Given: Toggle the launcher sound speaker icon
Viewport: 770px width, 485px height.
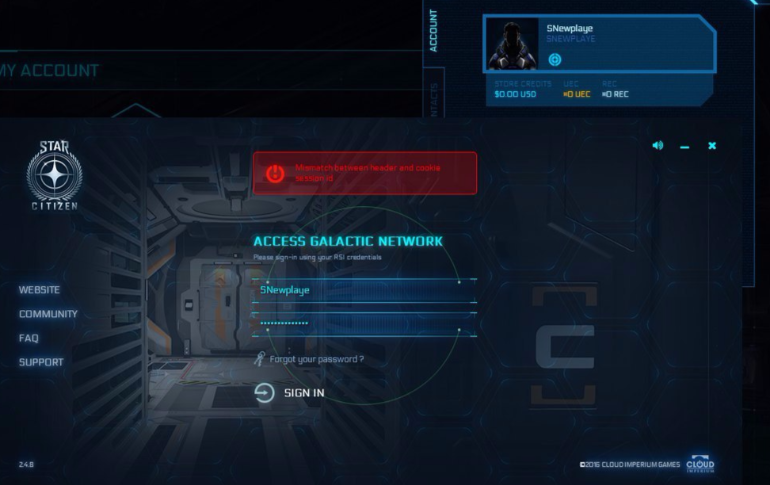Looking at the screenshot, I should (x=657, y=146).
